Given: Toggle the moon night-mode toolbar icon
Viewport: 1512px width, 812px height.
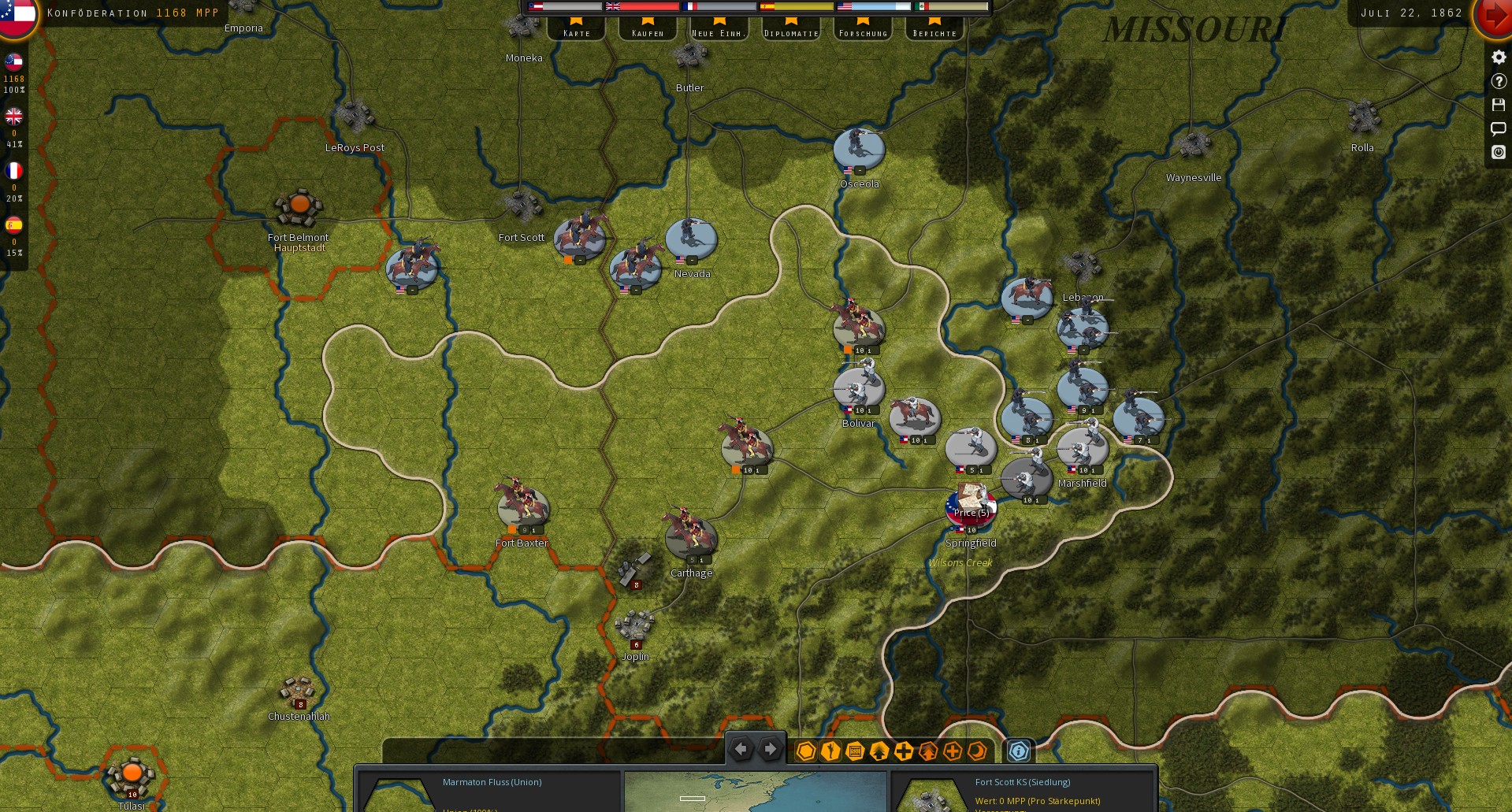Looking at the screenshot, I should pyautogui.click(x=975, y=752).
